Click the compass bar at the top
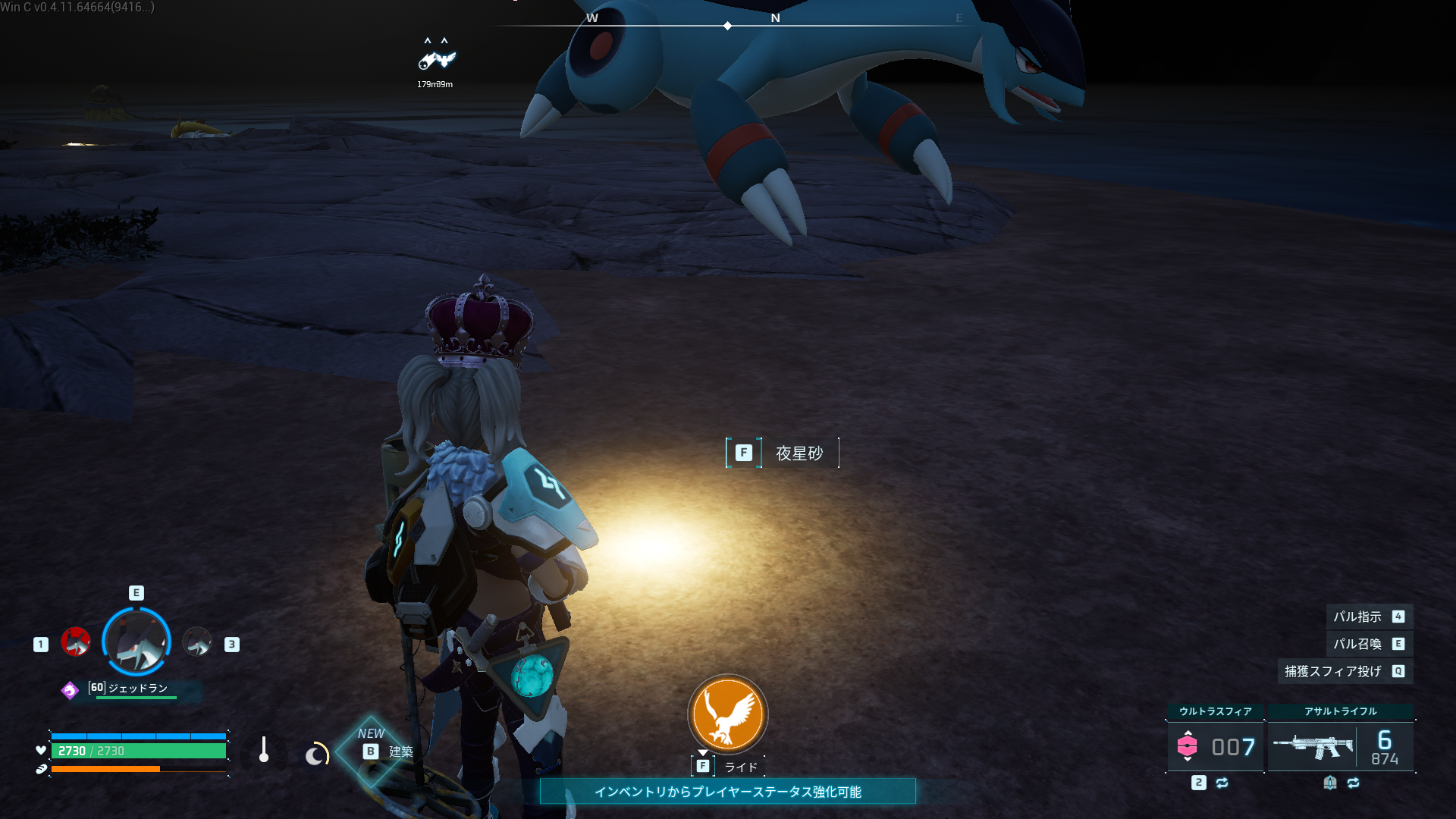Image resolution: width=1456 pixels, height=819 pixels. click(728, 25)
